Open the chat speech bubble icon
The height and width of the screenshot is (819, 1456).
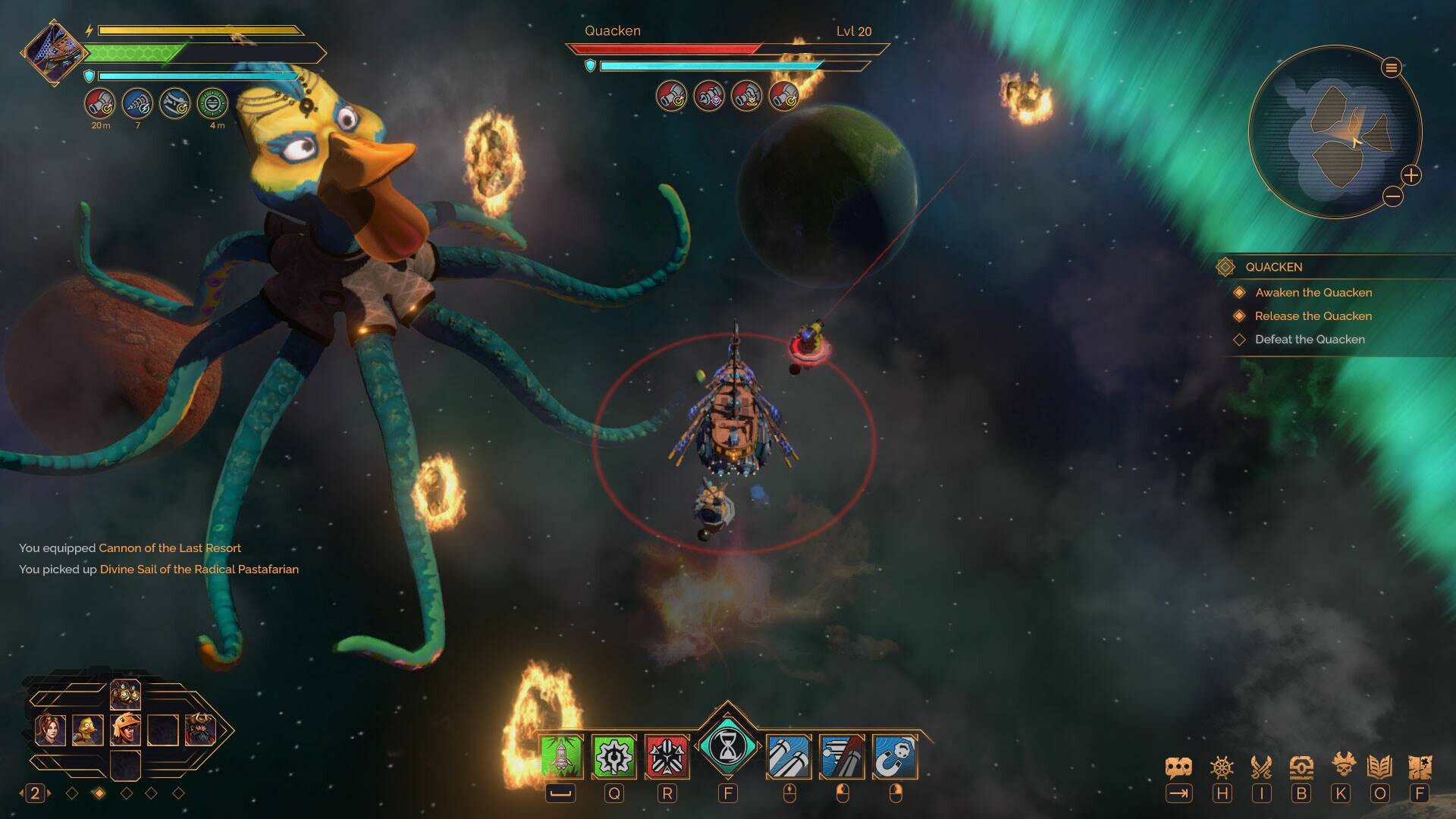(x=1178, y=767)
